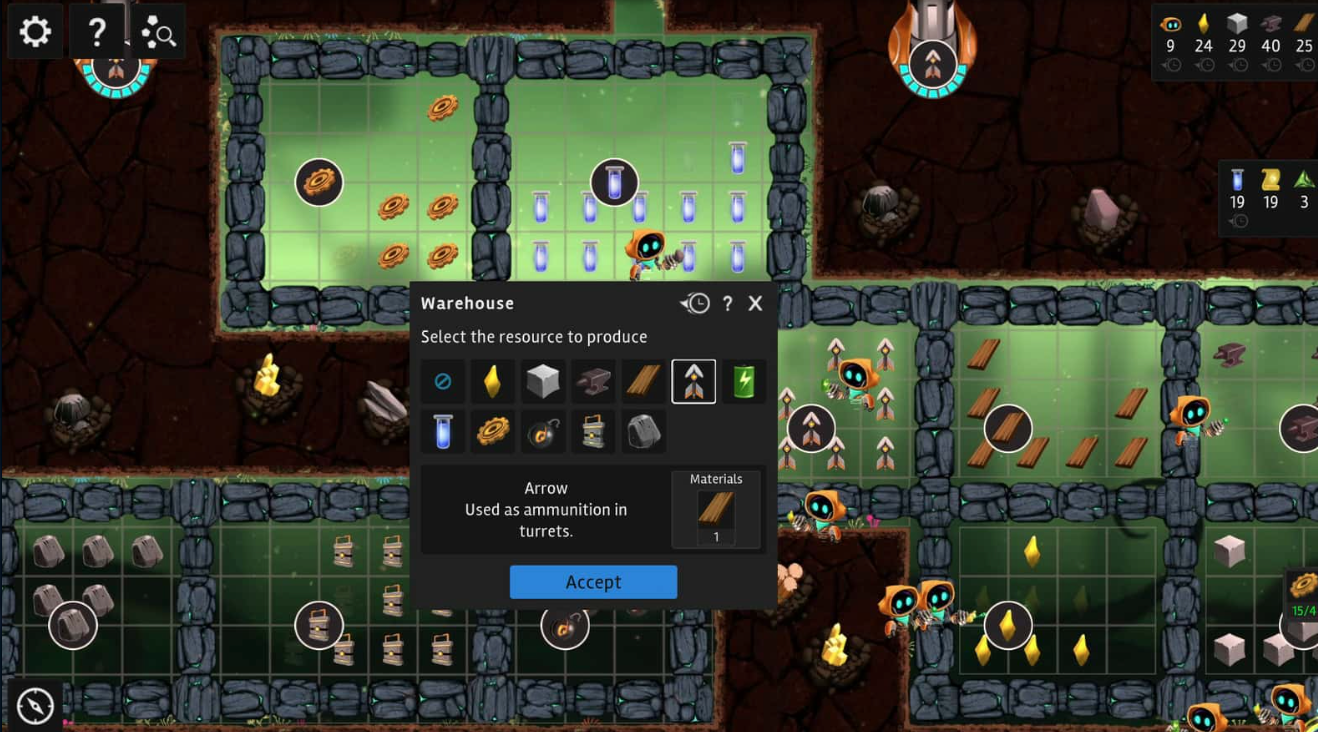Choose the wood plank resource
Screen dimensions: 1318x732
[643, 381]
